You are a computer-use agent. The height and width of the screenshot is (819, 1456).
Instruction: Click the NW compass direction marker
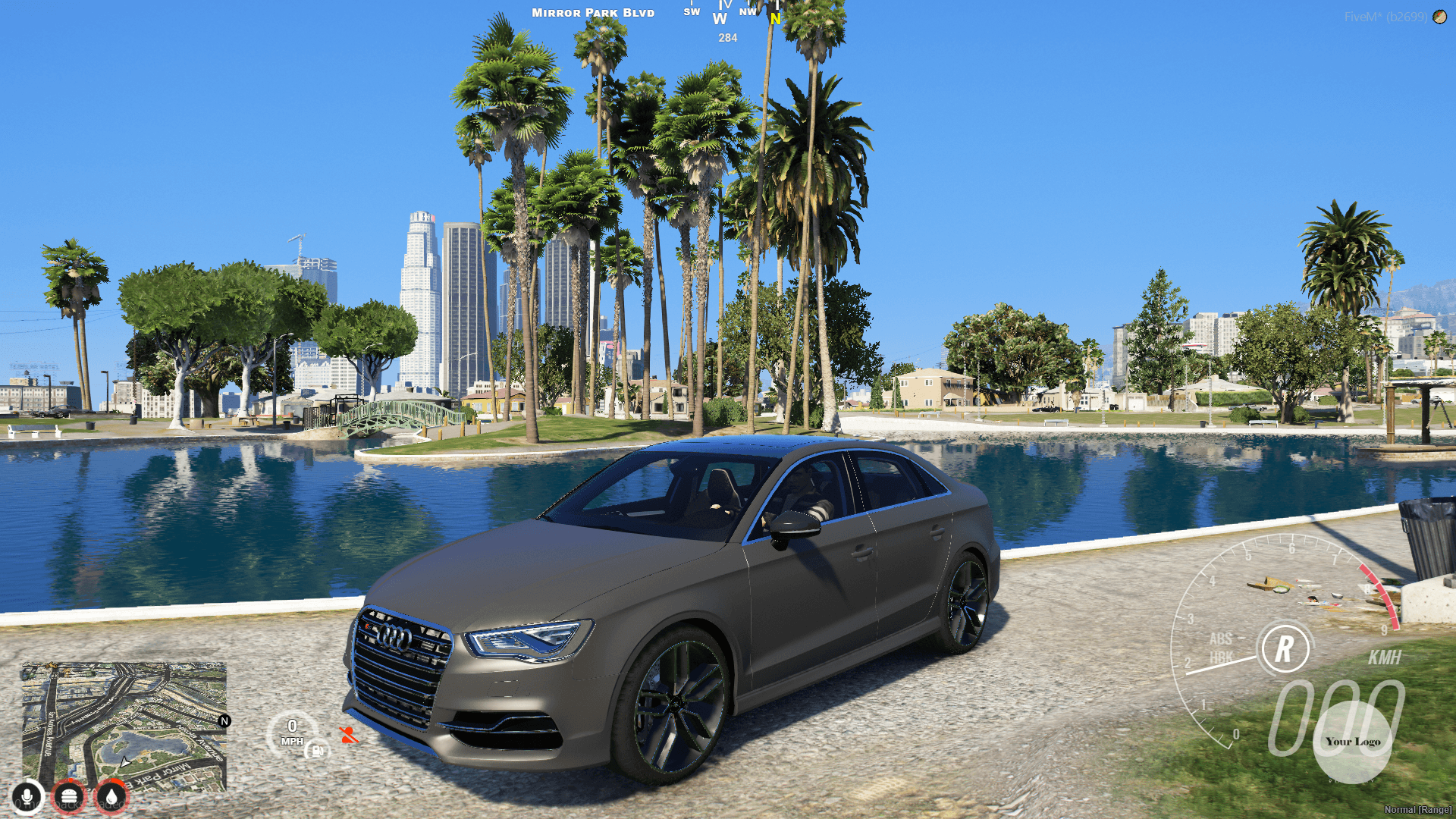[x=748, y=13]
